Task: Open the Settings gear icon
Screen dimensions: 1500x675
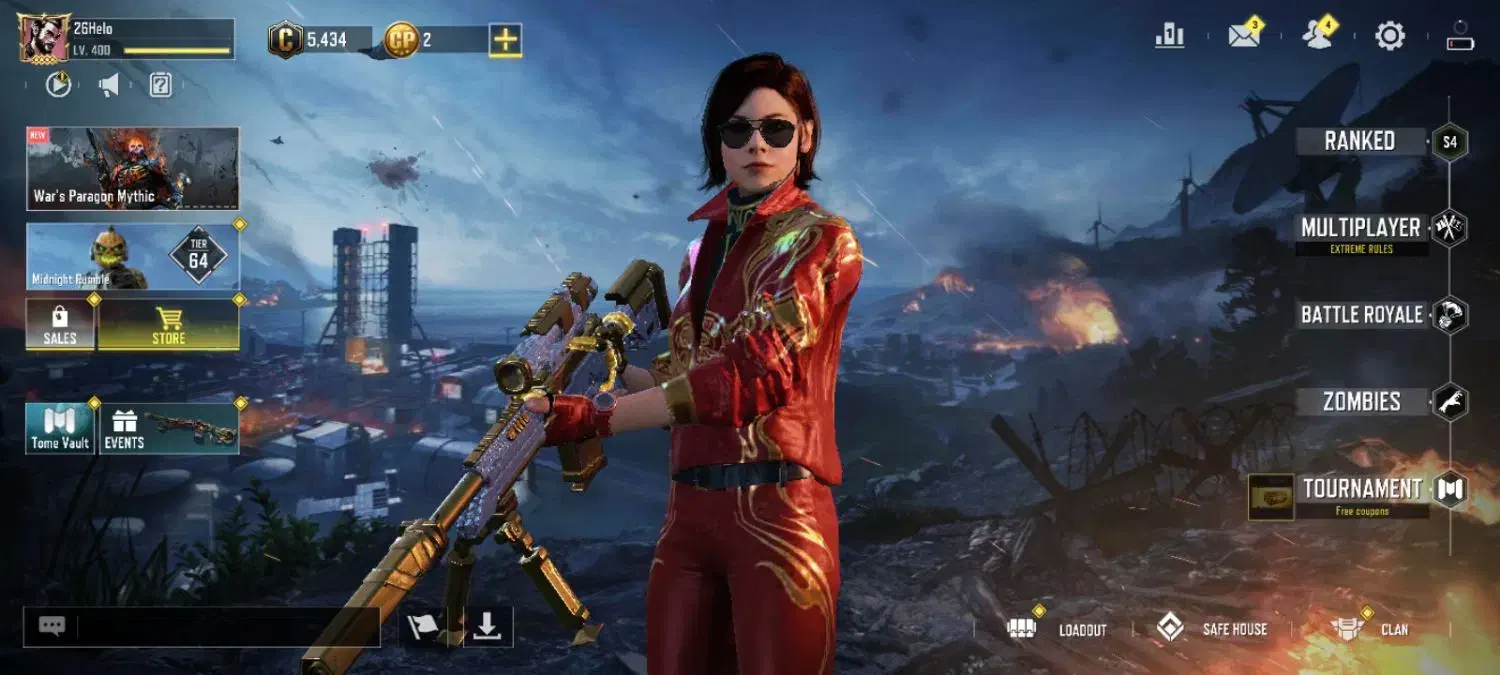Action: click(1390, 37)
